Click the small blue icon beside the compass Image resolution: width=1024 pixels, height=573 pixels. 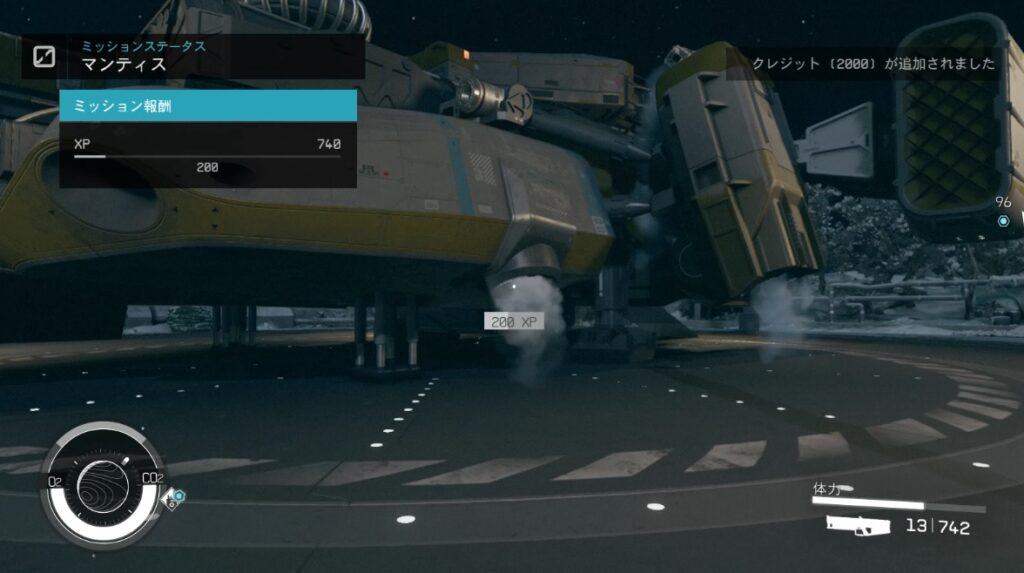point(177,495)
